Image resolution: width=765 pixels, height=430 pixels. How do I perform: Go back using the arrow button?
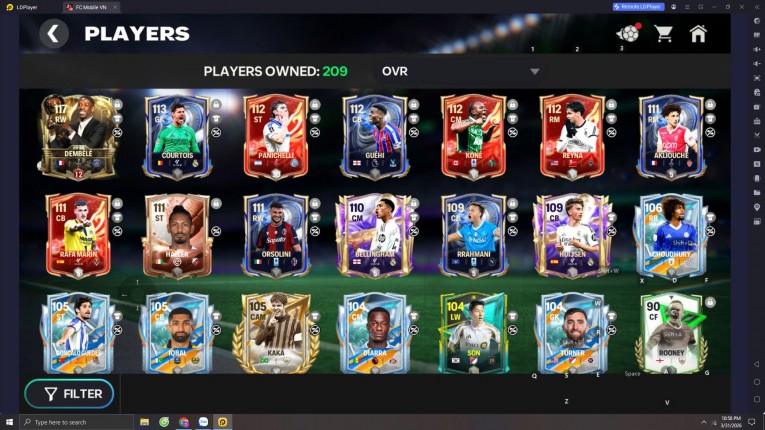click(x=53, y=34)
